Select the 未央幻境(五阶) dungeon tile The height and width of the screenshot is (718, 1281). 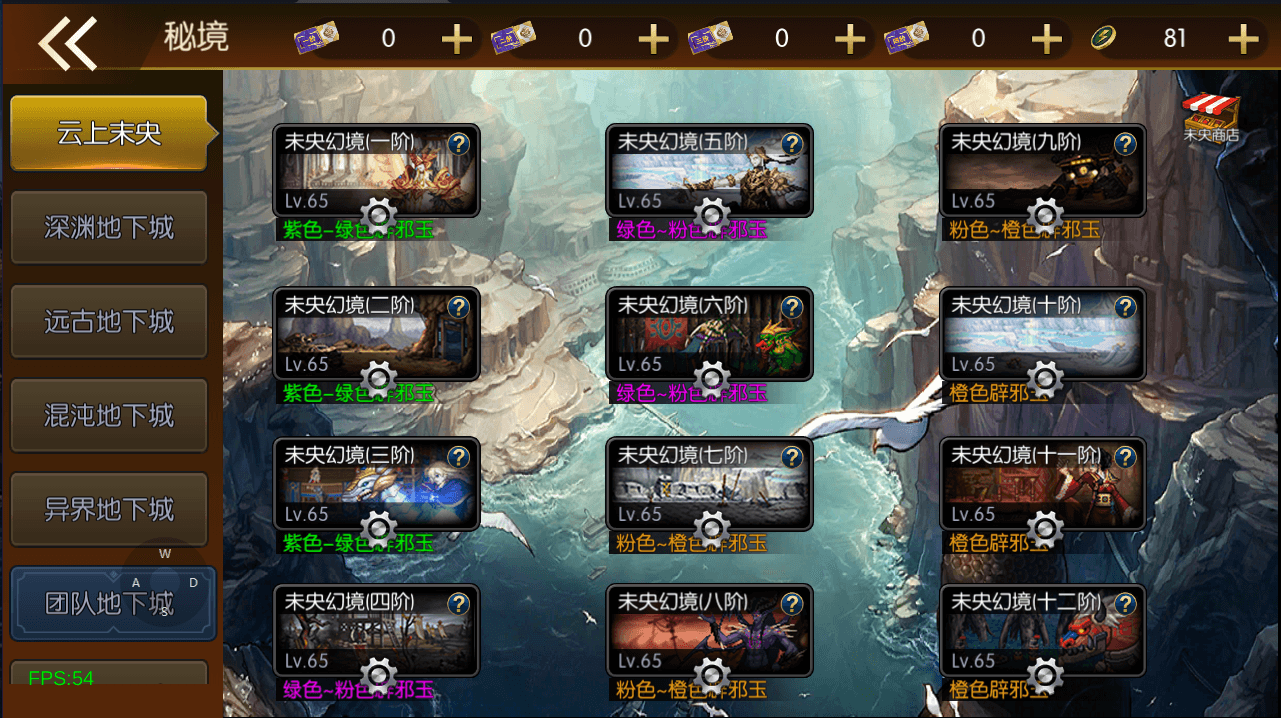click(709, 170)
